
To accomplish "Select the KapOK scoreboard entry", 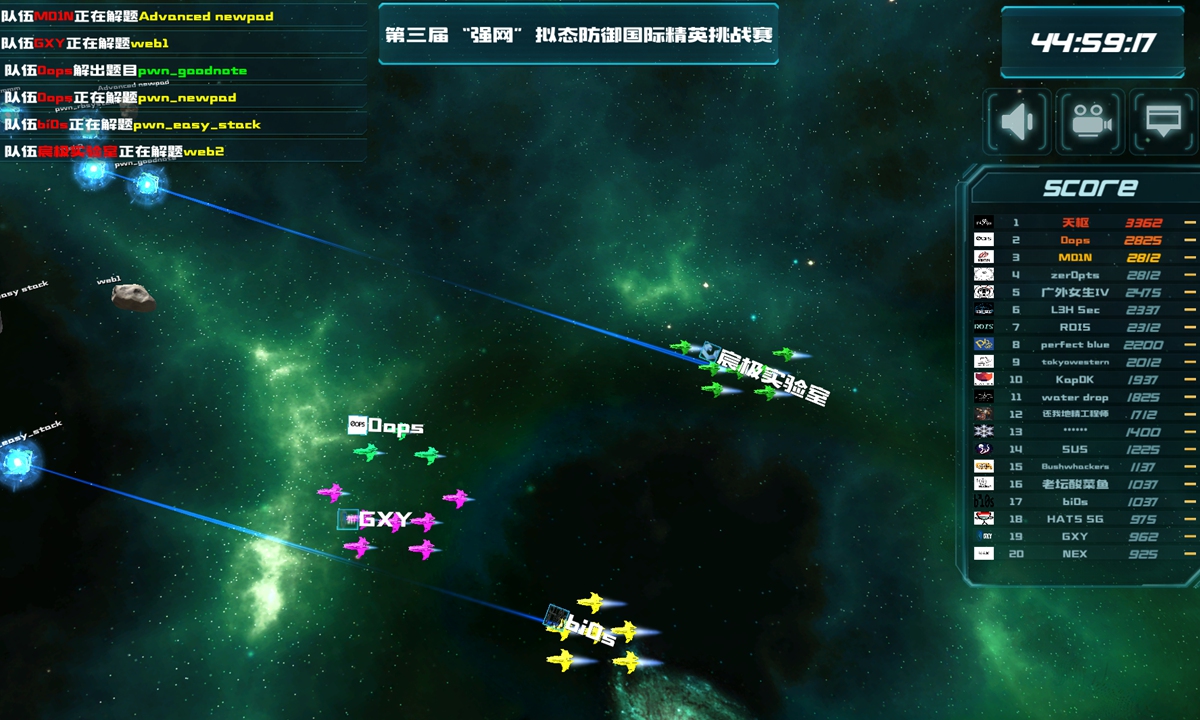I will click(1075, 380).
